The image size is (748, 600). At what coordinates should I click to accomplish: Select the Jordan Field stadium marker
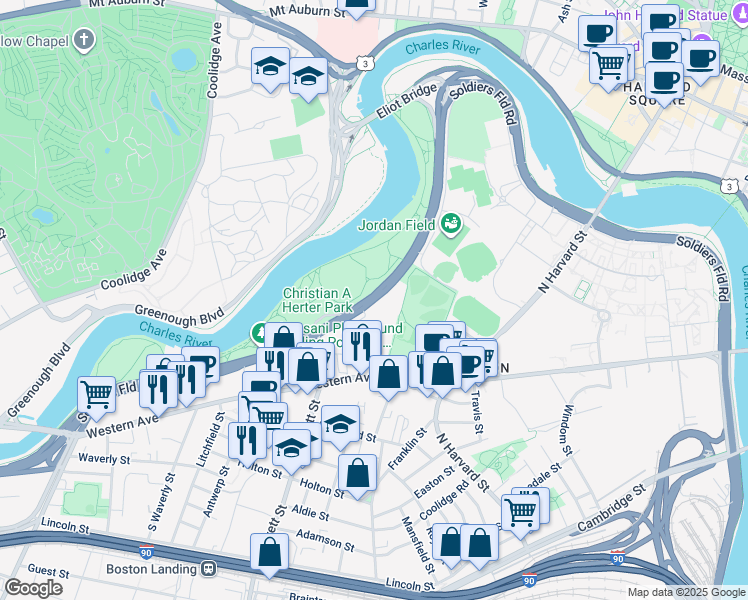point(451,223)
